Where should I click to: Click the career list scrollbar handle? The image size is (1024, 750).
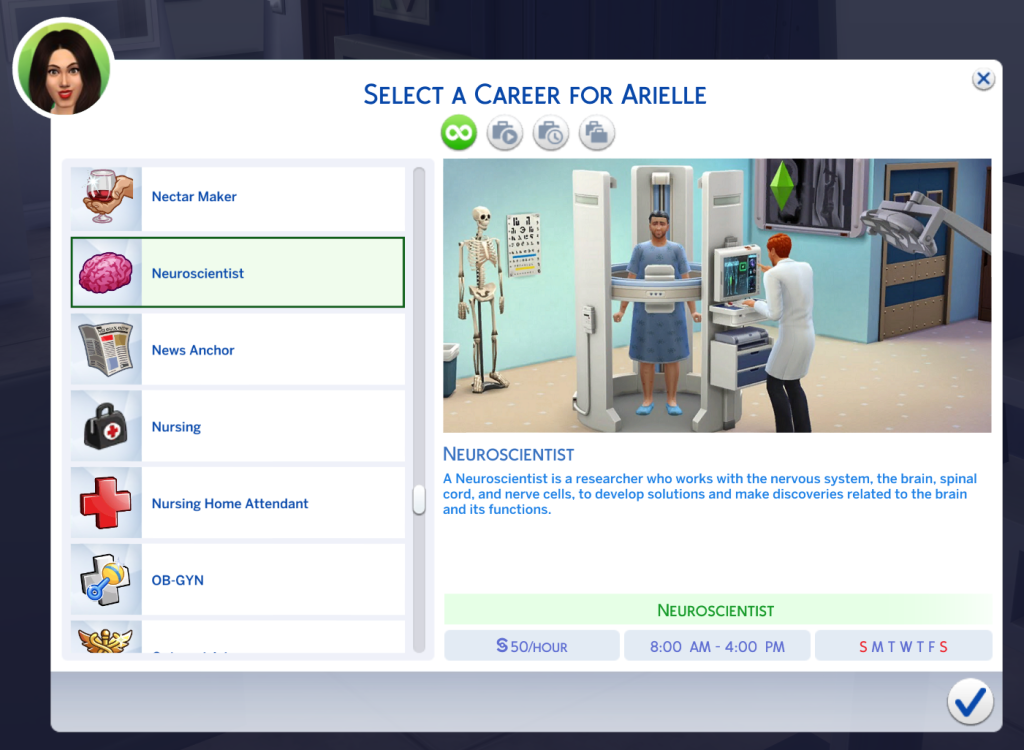tap(419, 500)
